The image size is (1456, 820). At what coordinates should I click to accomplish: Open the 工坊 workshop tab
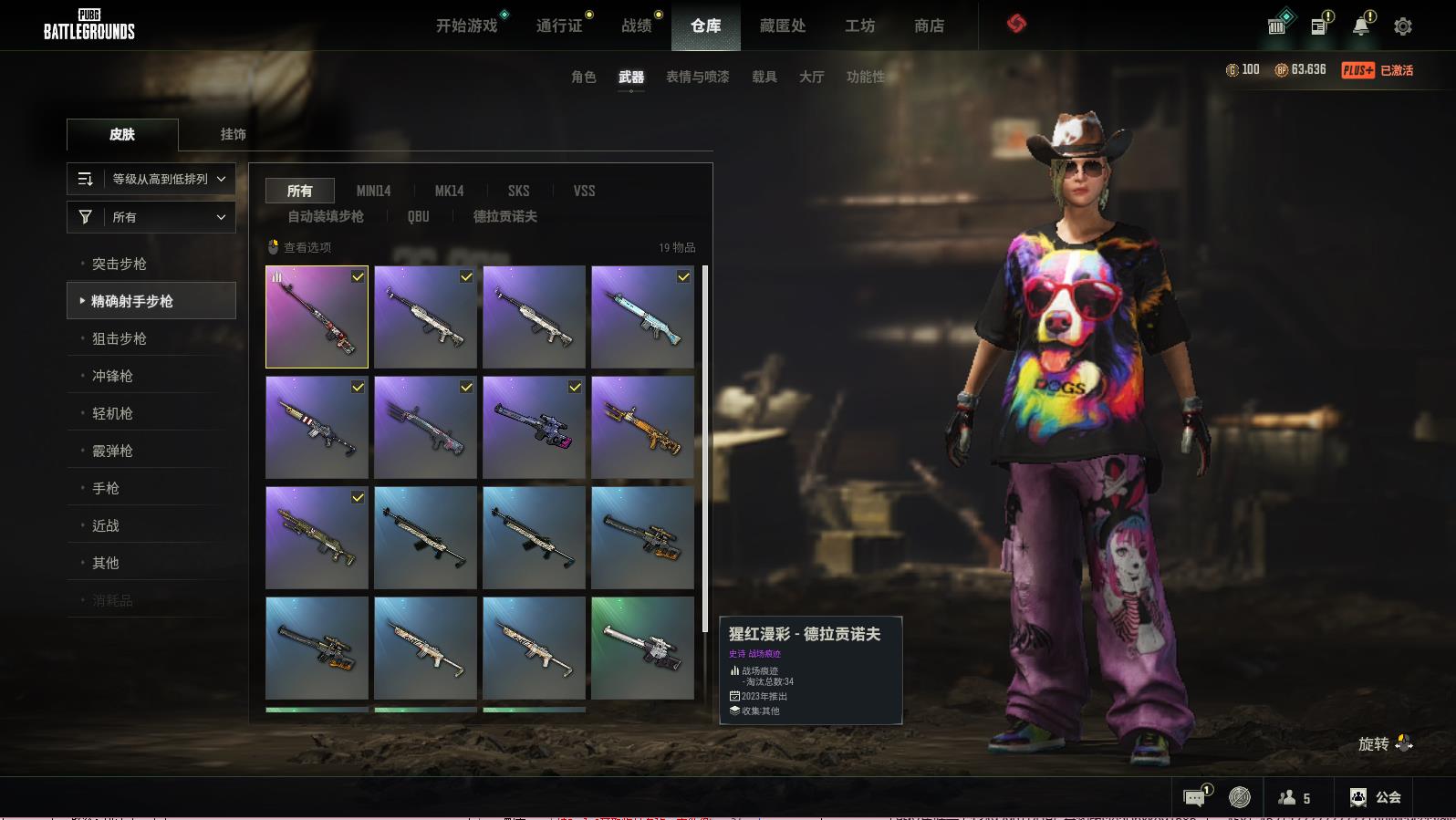[859, 26]
